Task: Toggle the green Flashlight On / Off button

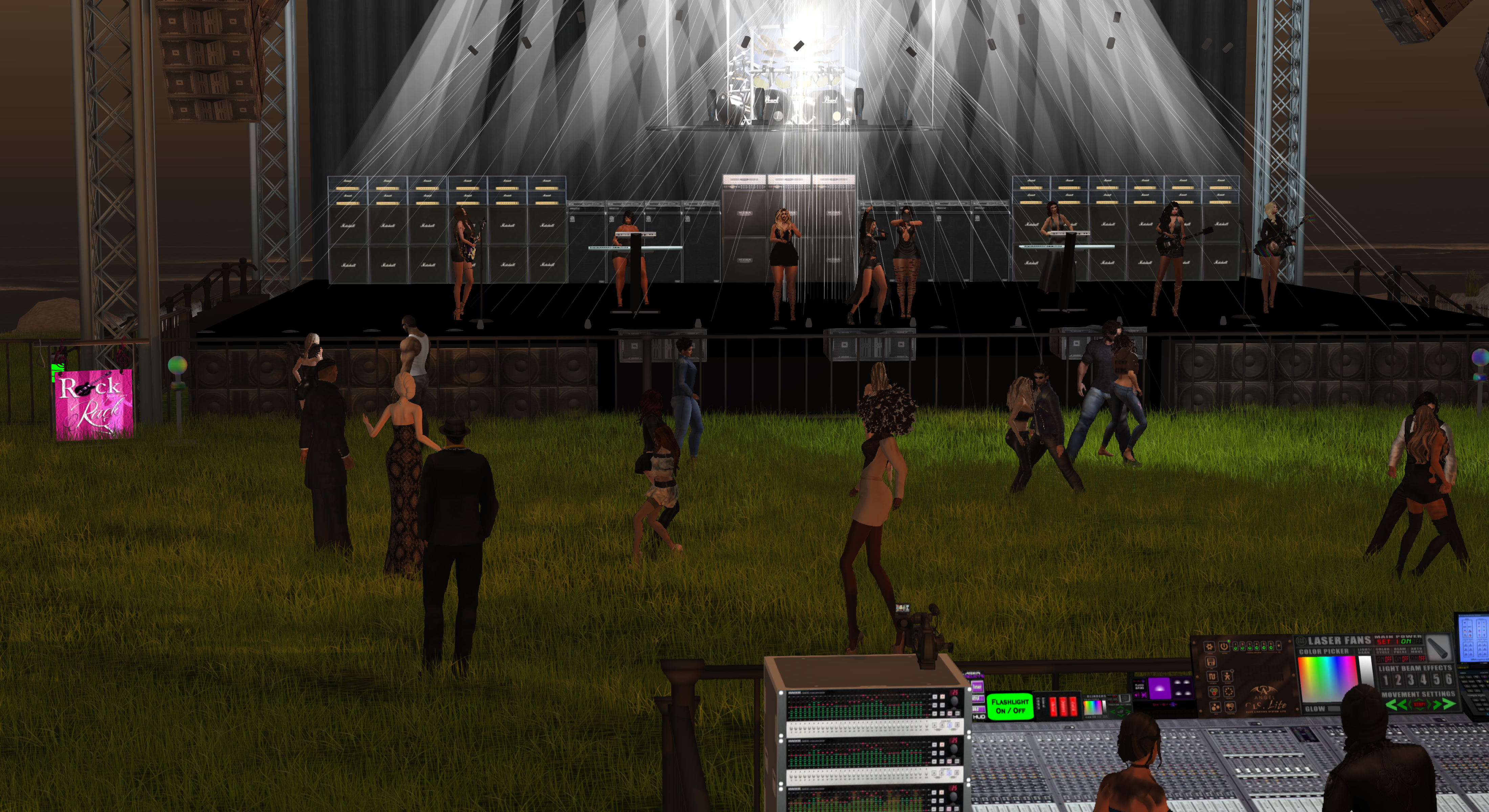Action: tap(1010, 706)
